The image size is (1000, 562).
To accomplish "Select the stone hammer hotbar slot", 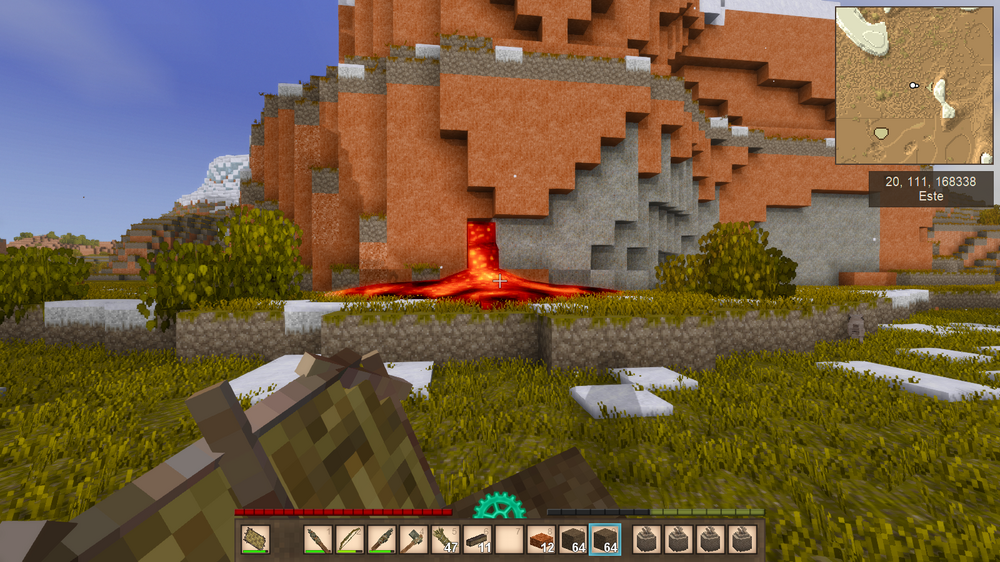I will click(x=413, y=539).
